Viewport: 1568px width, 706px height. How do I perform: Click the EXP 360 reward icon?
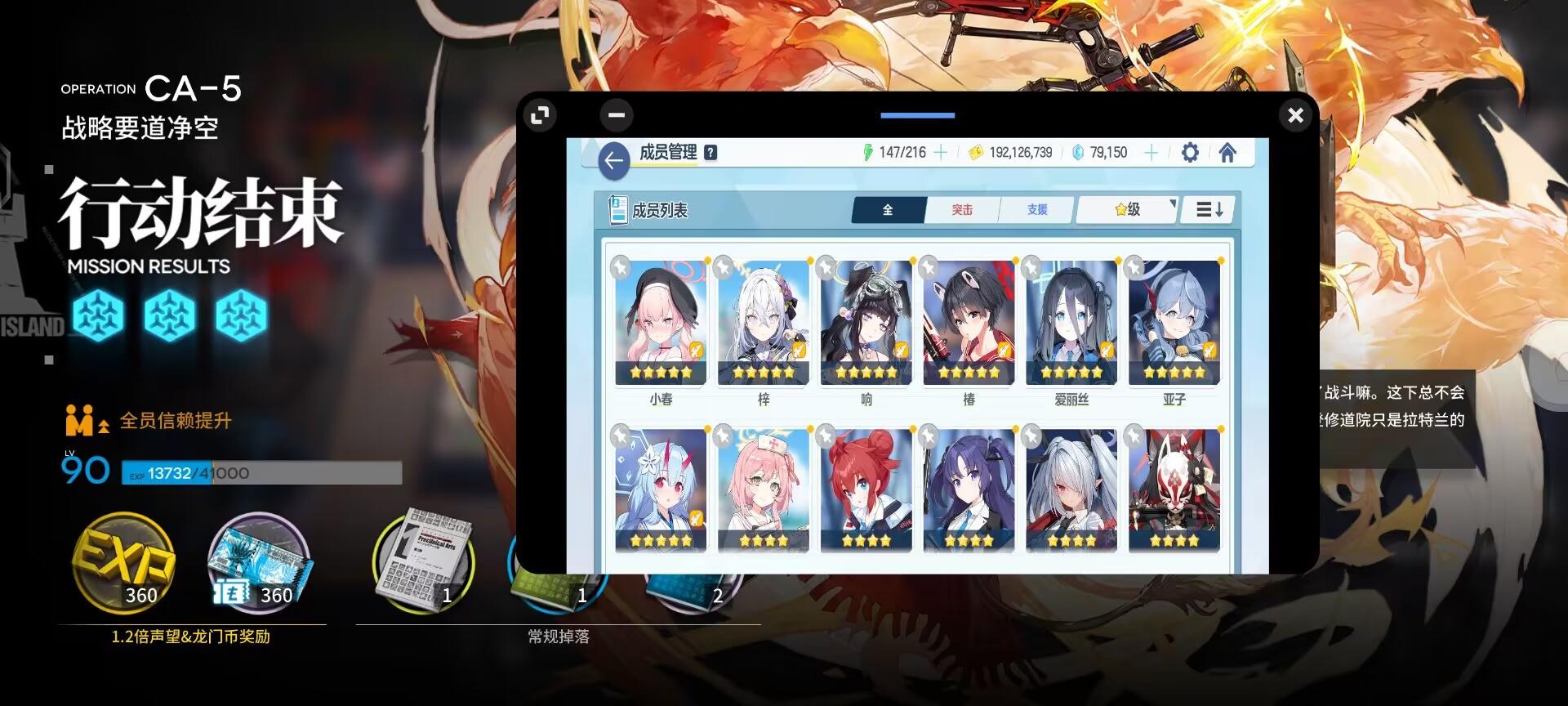[x=124, y=564]
